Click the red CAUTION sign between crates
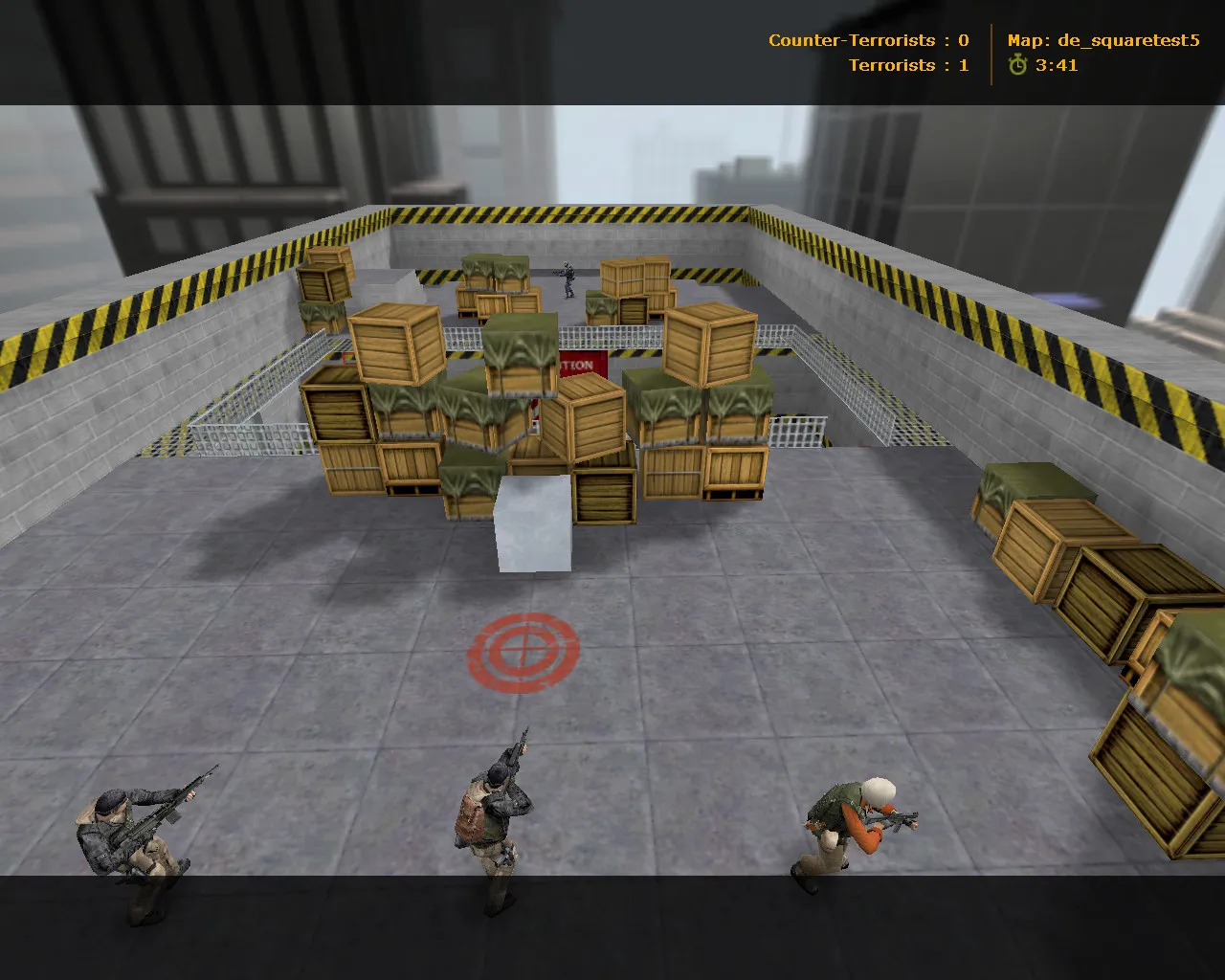1225x980 pixels. click(x=579, y=367)
